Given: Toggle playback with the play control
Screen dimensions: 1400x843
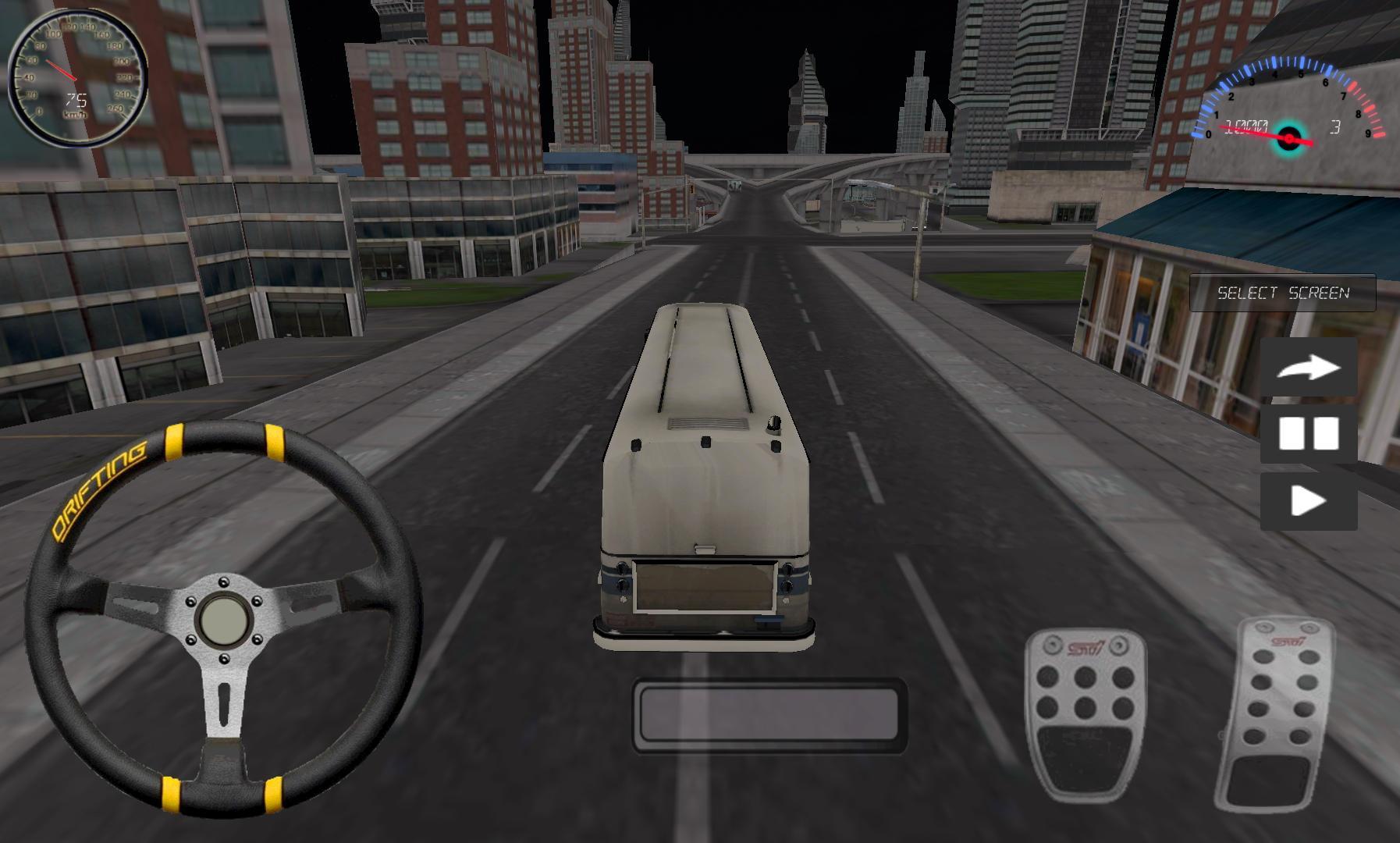Looking at the screenshot, I should tap(1309, 501).
